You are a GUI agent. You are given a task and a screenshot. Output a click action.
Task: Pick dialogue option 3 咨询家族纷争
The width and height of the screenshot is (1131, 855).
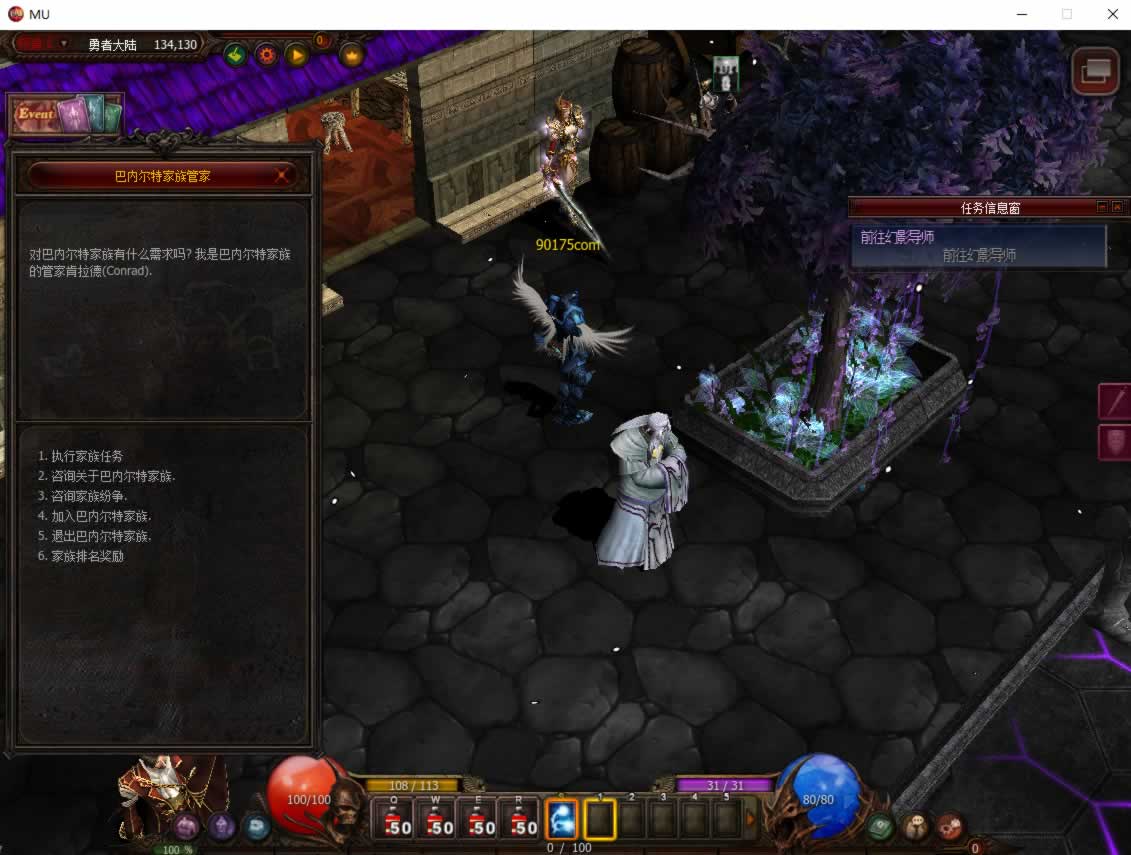point(90,496)
